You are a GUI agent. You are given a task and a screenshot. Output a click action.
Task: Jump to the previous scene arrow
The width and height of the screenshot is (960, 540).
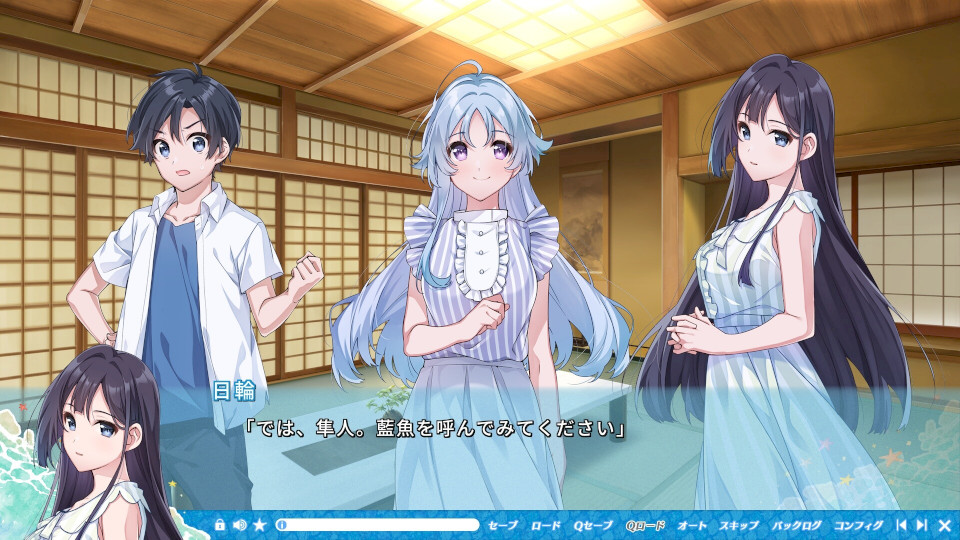[901, 525]
